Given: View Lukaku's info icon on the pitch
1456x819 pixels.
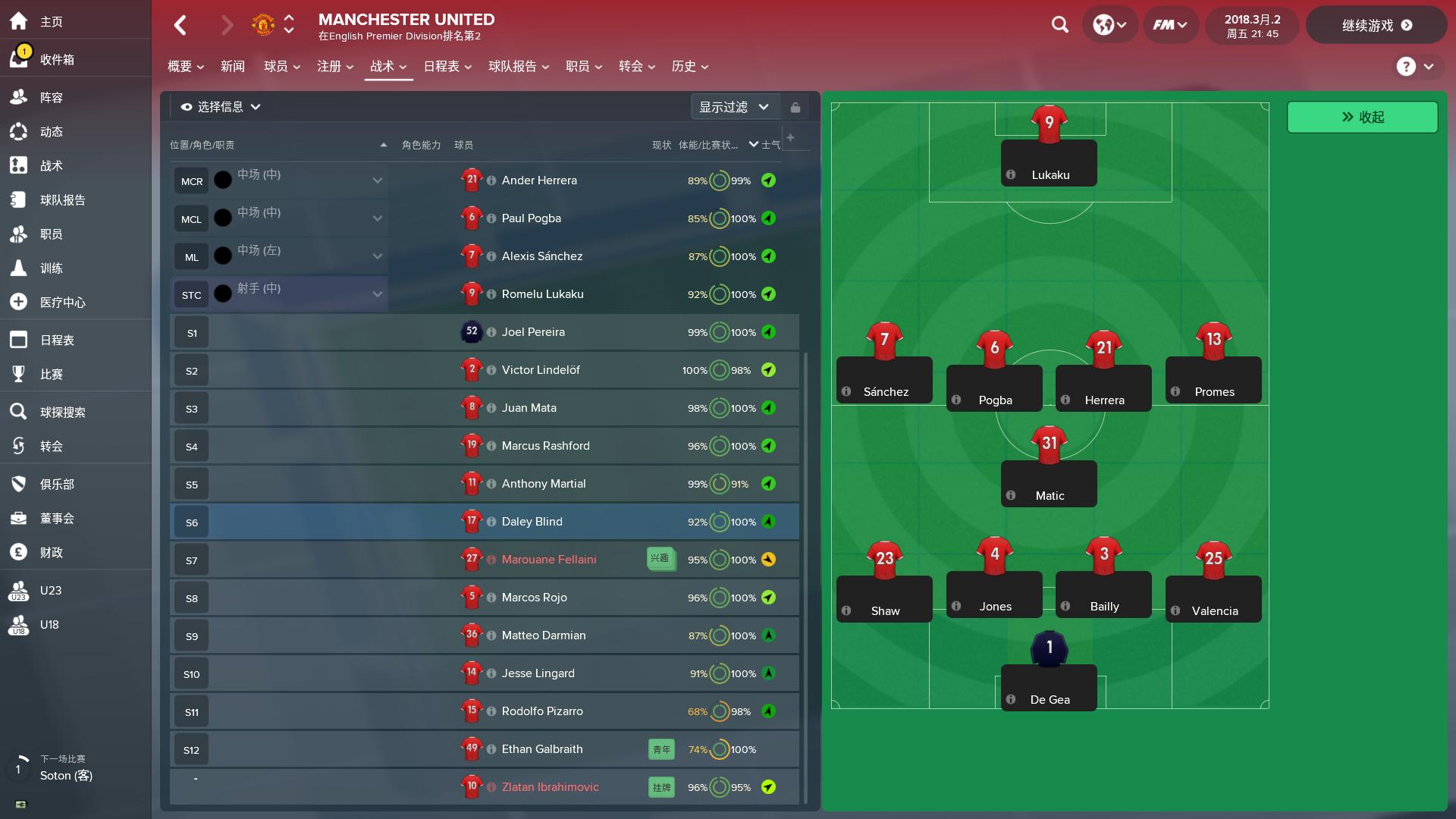Looking at the screenshot, I should click(x=1011, y=174).
